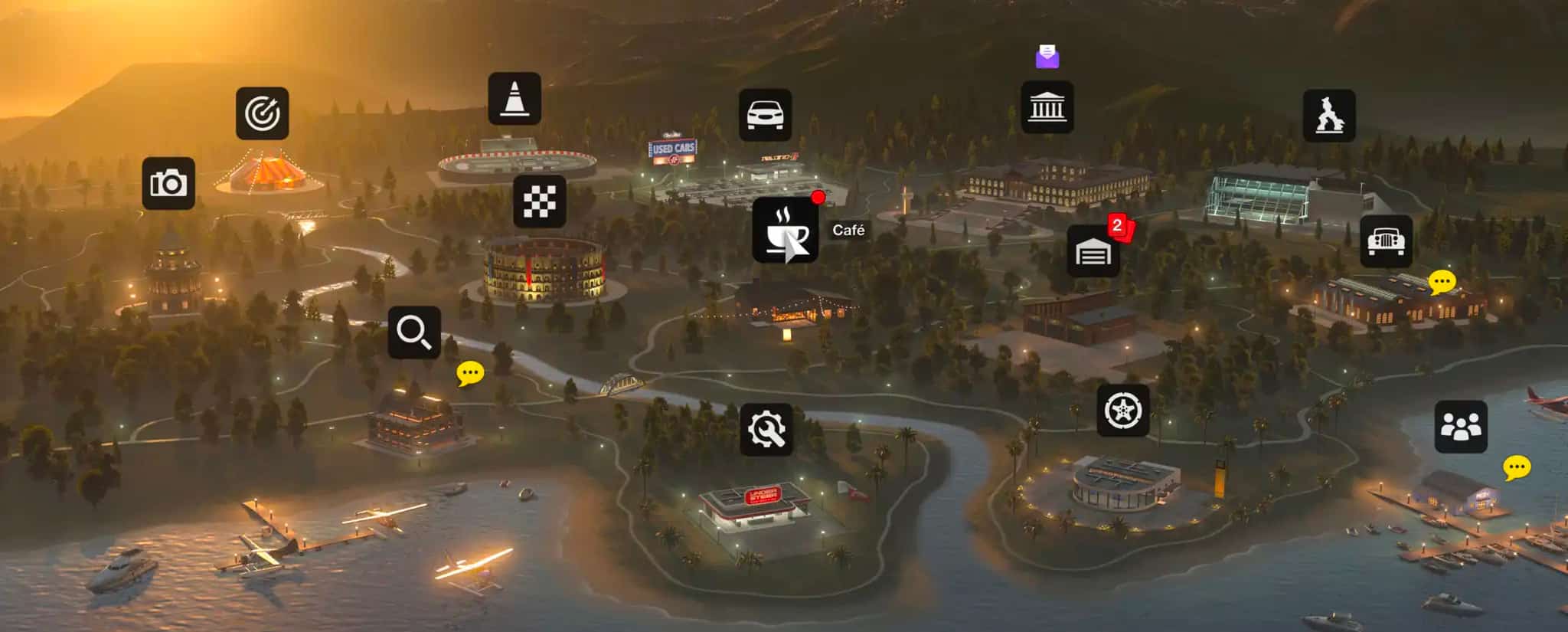The image size is (1568, 632).
Task: Select the wheel rim shop icon
Action: tap(1123, 411)
